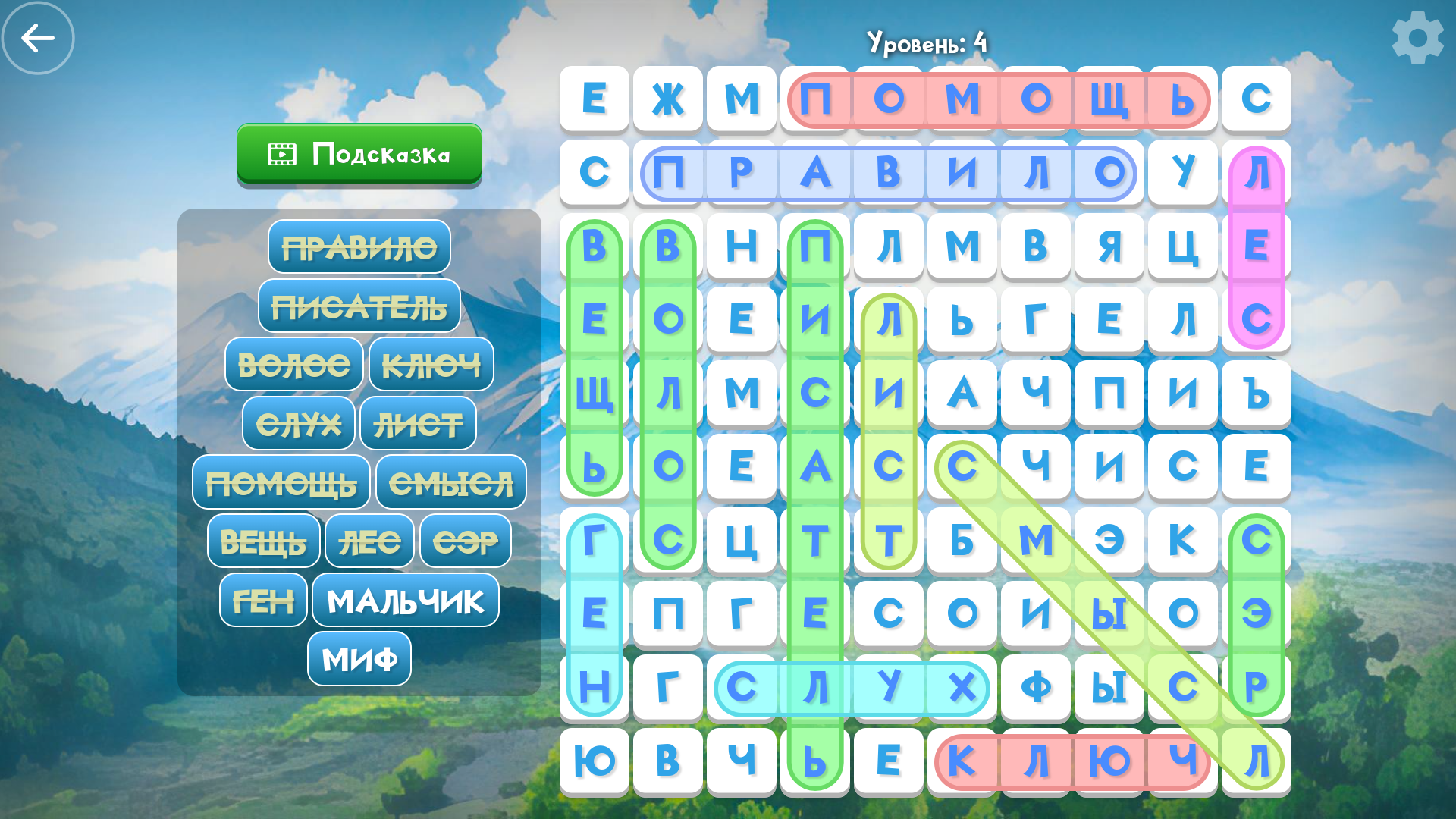
Task: Click the film icon on the Подсказка button
Action: pos(281,154)
